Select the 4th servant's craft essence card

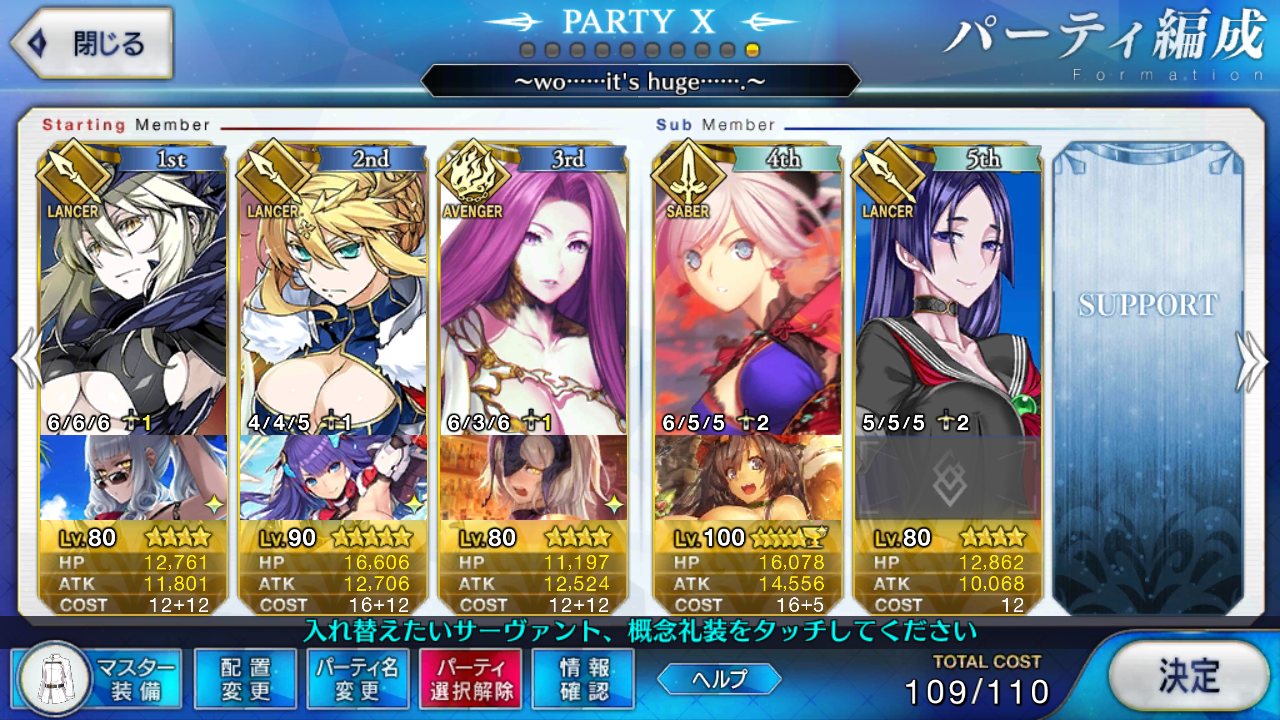pos(748,478)
